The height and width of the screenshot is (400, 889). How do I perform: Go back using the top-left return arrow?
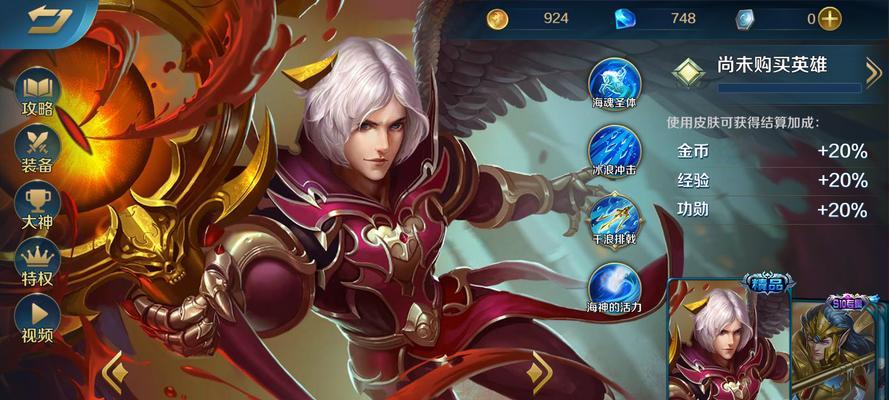pos(44,18)
